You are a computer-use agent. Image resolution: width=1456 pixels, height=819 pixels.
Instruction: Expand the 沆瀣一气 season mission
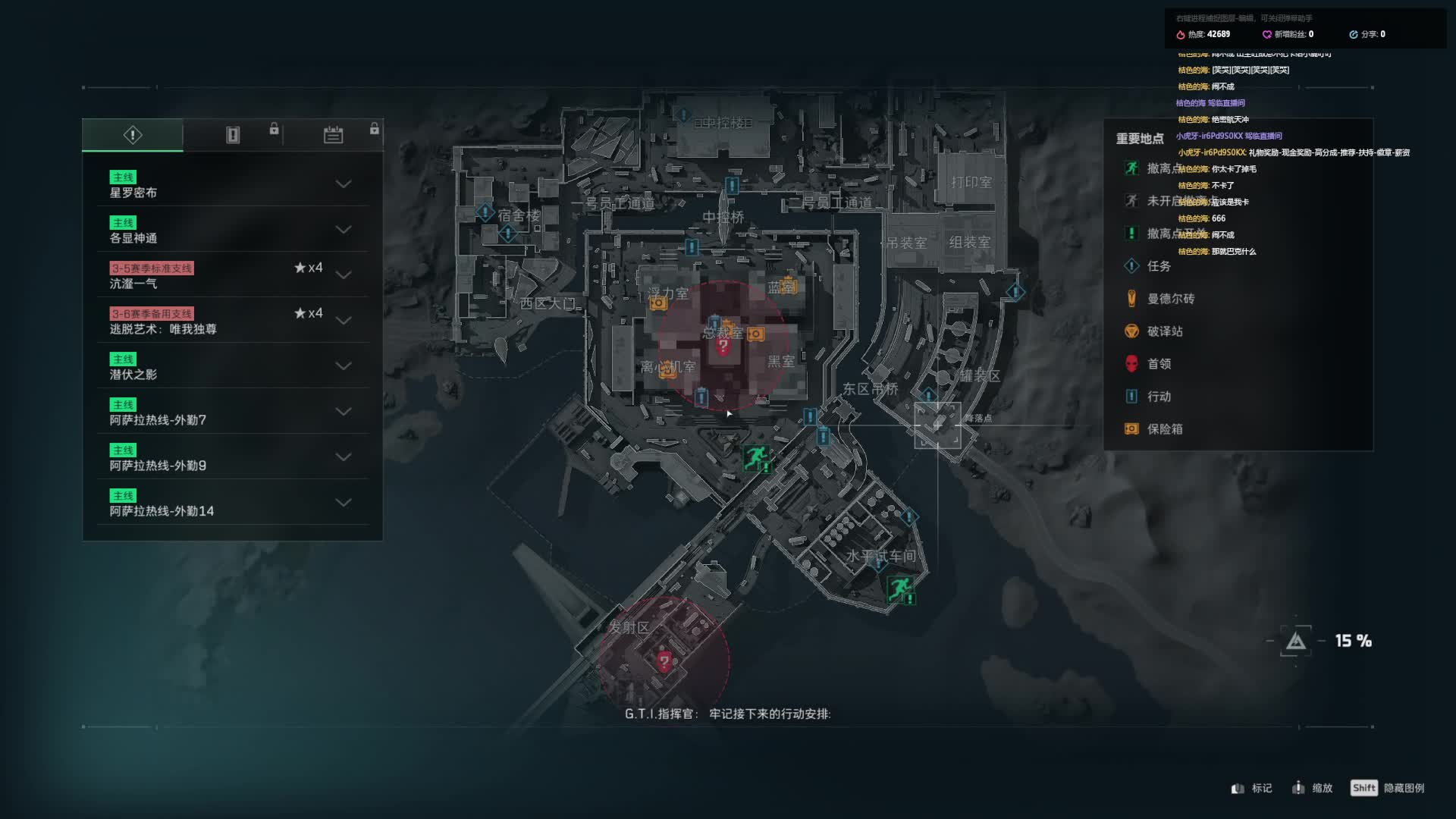(344, 275)
